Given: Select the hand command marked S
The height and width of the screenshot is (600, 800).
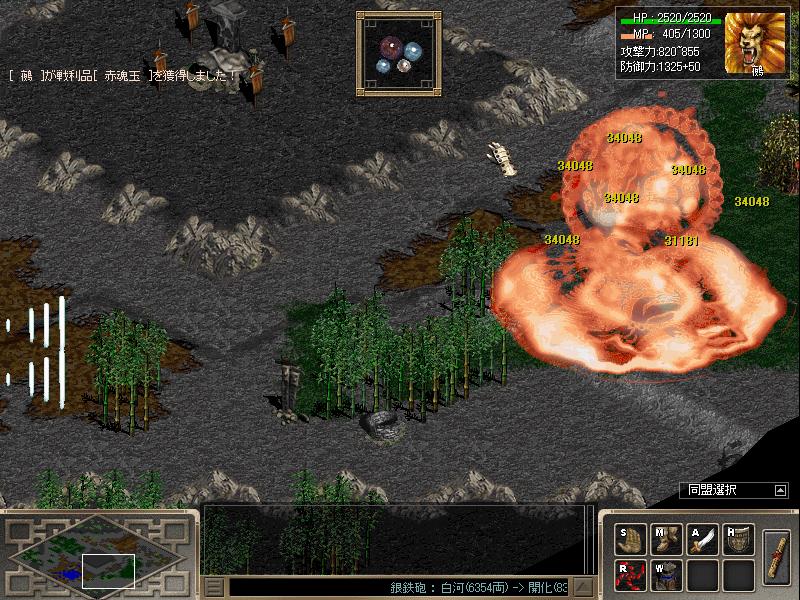Looking at the screenshot, I should pyautogui.click(x=629, y=539).
